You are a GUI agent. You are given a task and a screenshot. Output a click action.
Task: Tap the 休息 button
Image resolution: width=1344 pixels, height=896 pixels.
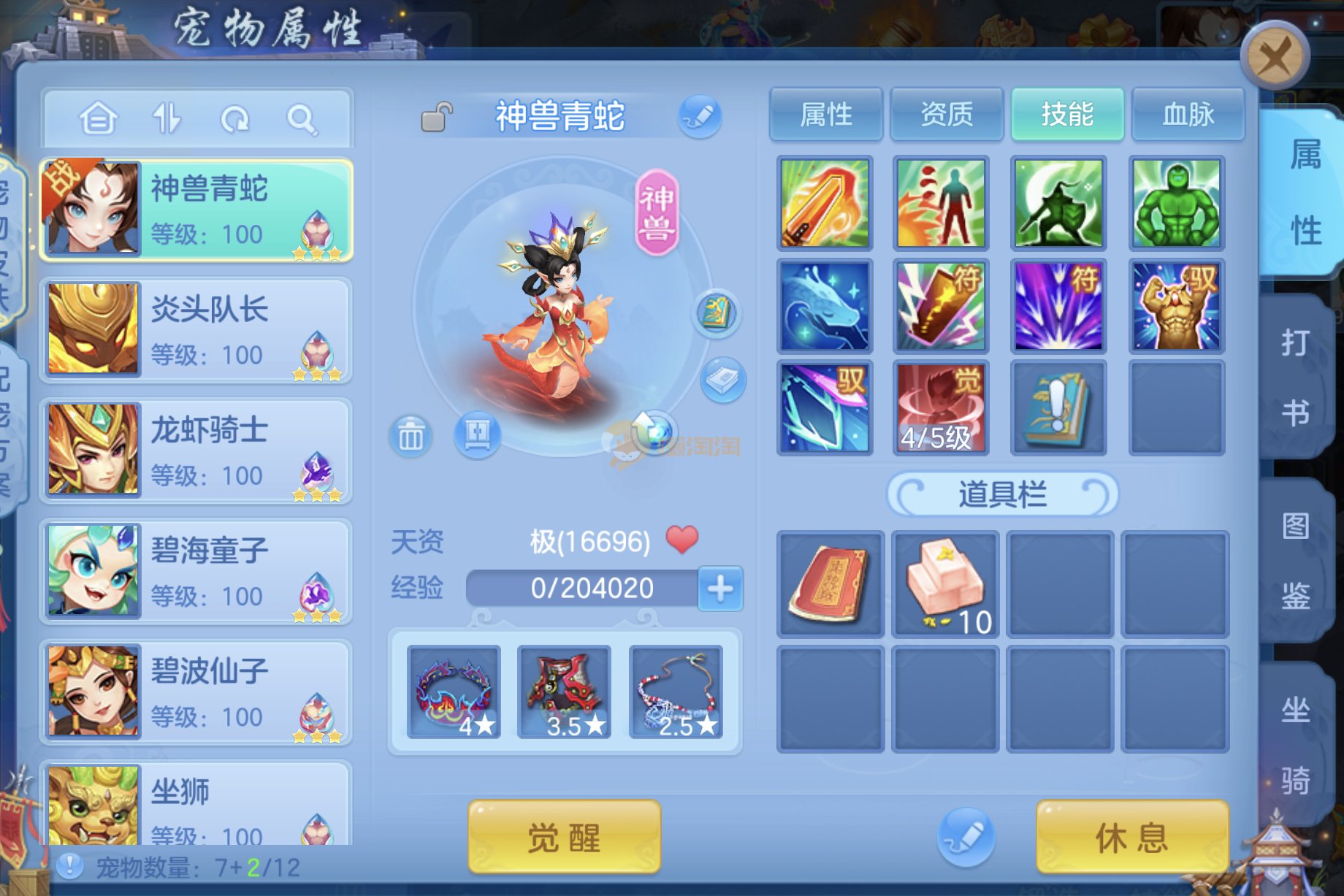coord(1131,837)
